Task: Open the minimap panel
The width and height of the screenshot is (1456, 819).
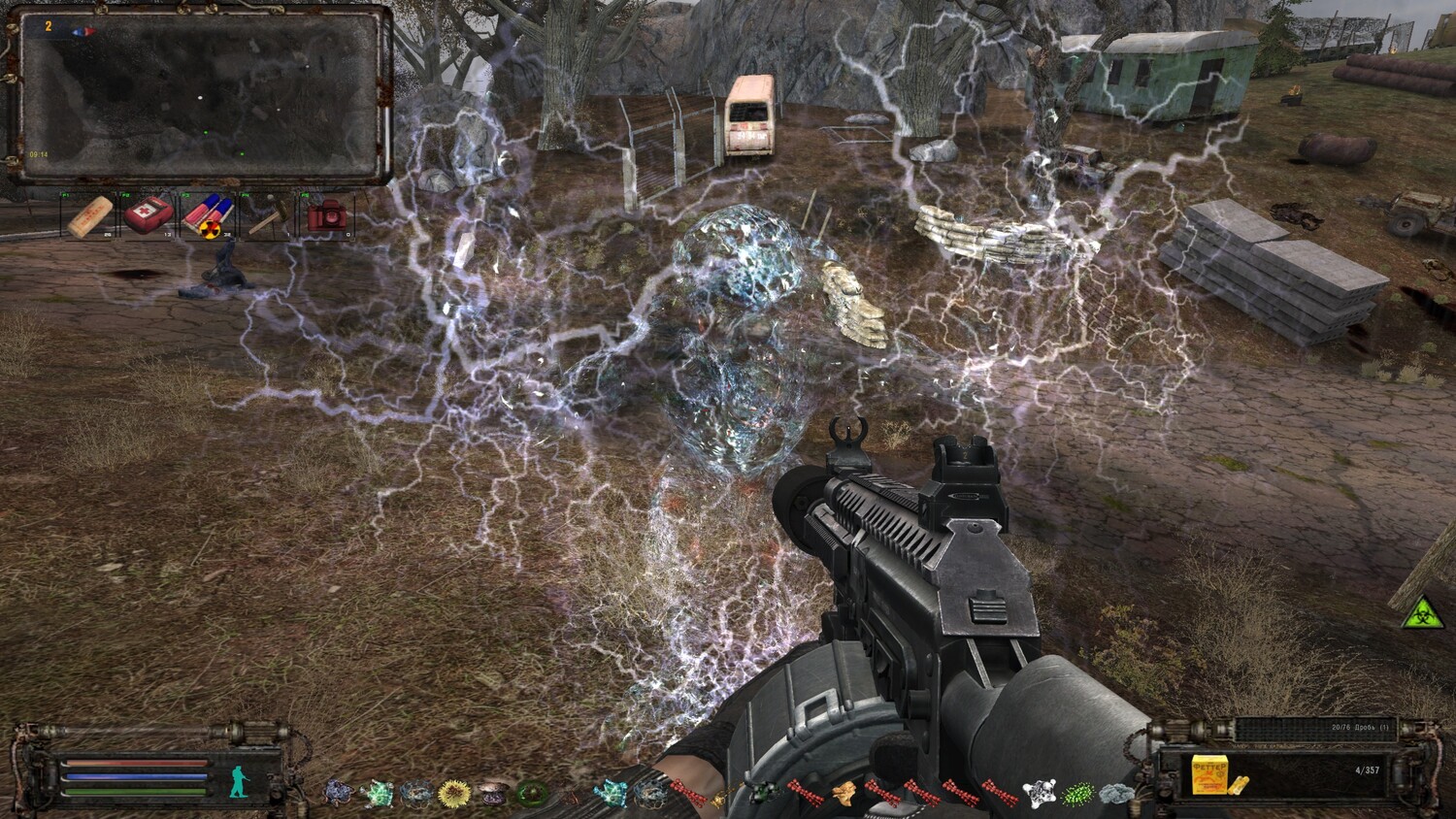Action: tap(199, 94)
